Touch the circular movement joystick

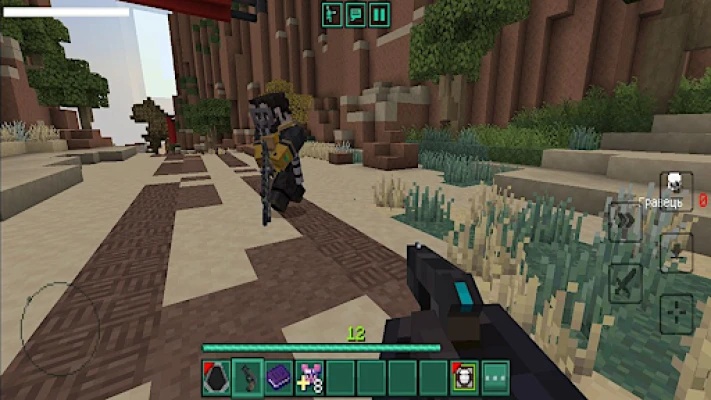[x=60, y=323]
